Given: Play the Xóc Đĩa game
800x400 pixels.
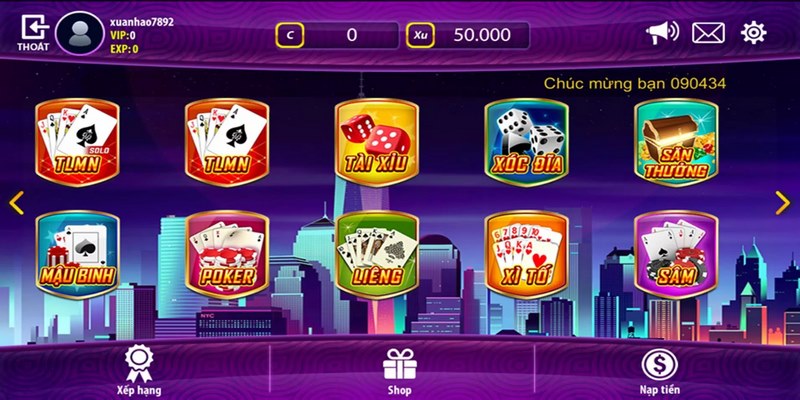Looking at the screenshot, I should click(x=525, y=143).
